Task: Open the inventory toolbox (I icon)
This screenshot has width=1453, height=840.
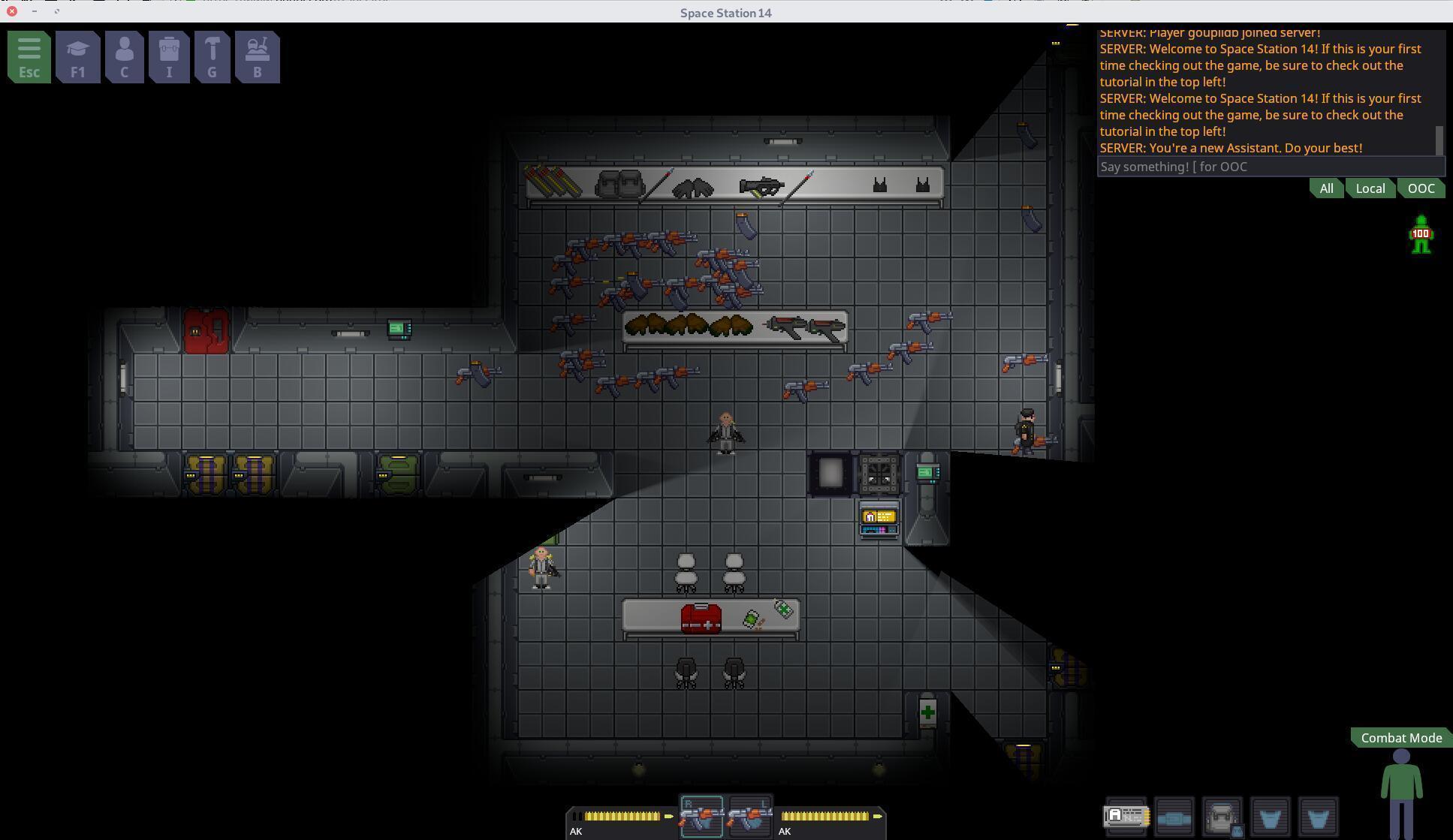Action: [169, 56]
